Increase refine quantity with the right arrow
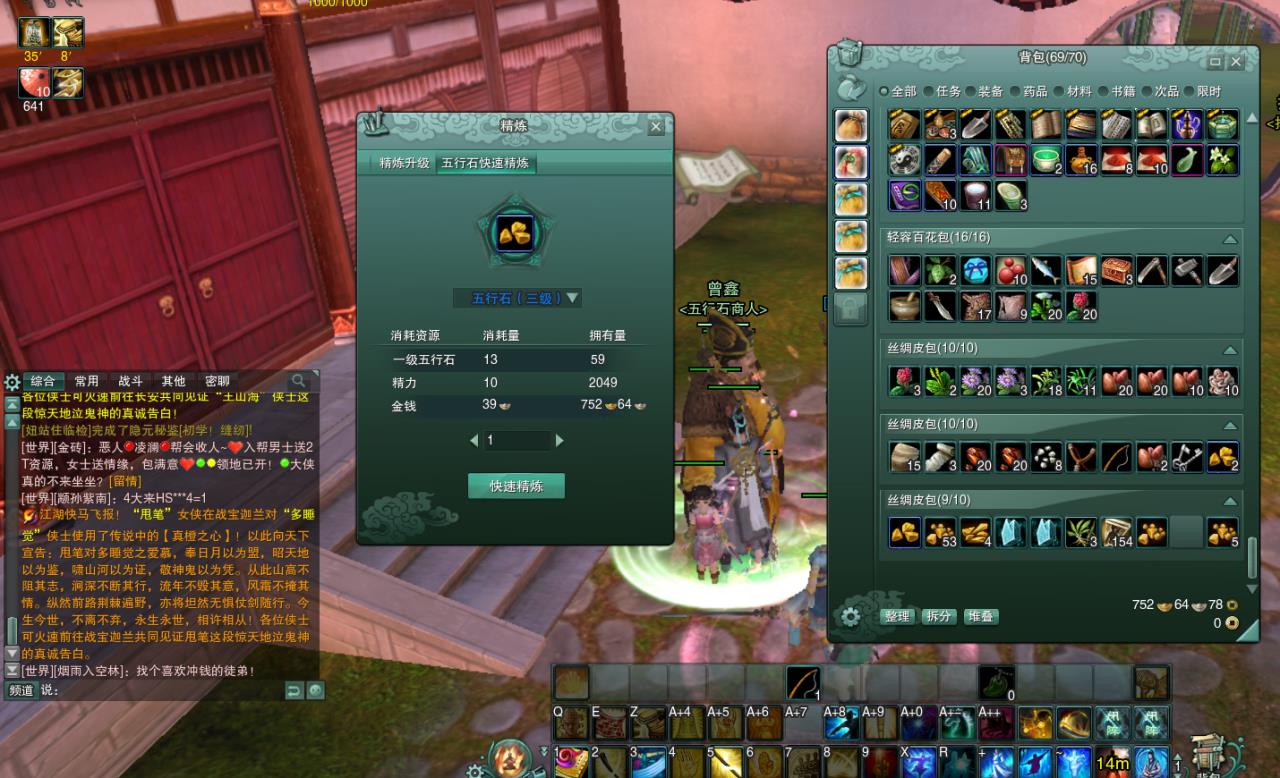Viewport: 1280px width, 778px height. click(x=559, y=440)
